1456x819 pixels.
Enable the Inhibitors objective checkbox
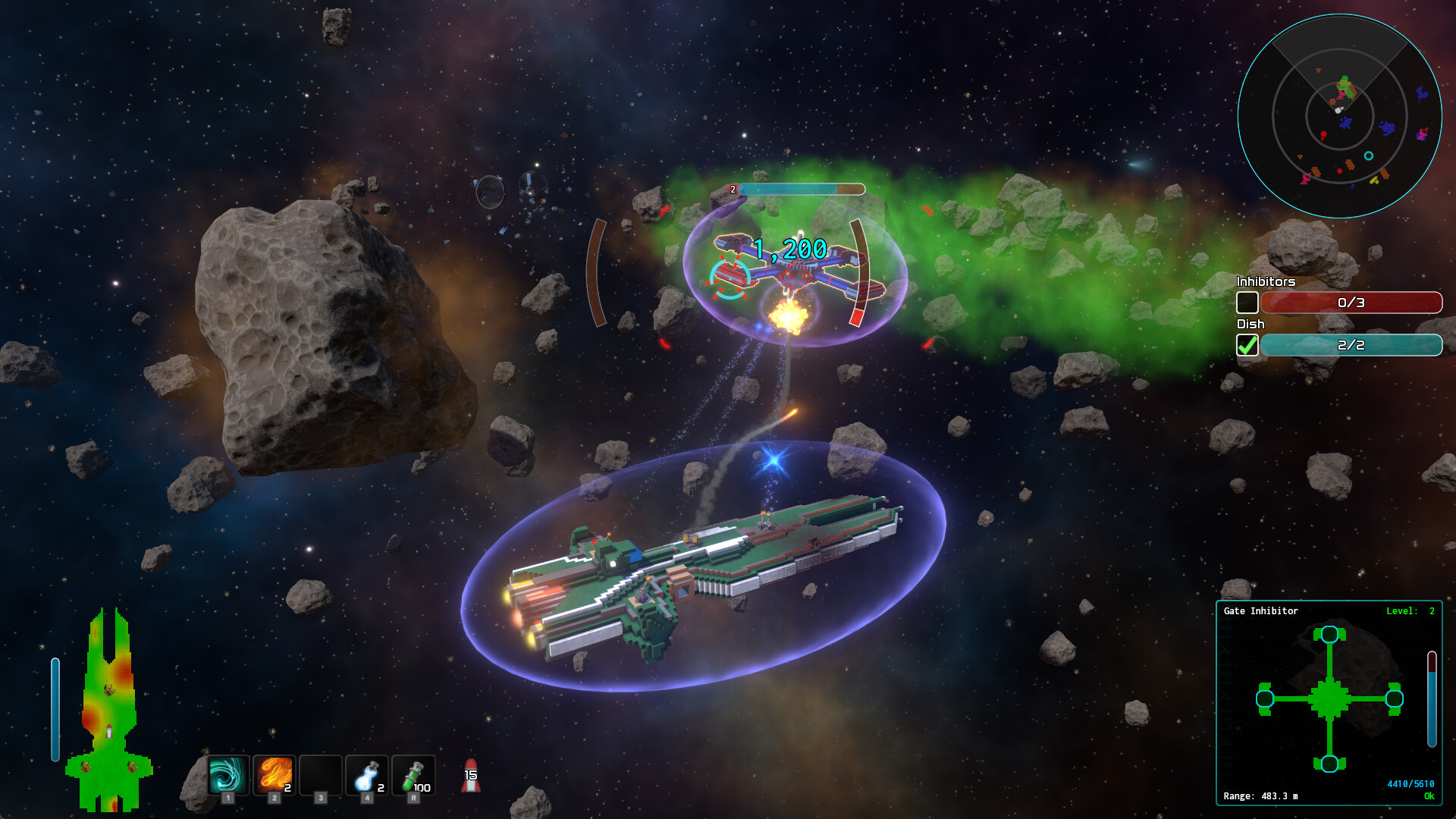[x=1246, y=303]
